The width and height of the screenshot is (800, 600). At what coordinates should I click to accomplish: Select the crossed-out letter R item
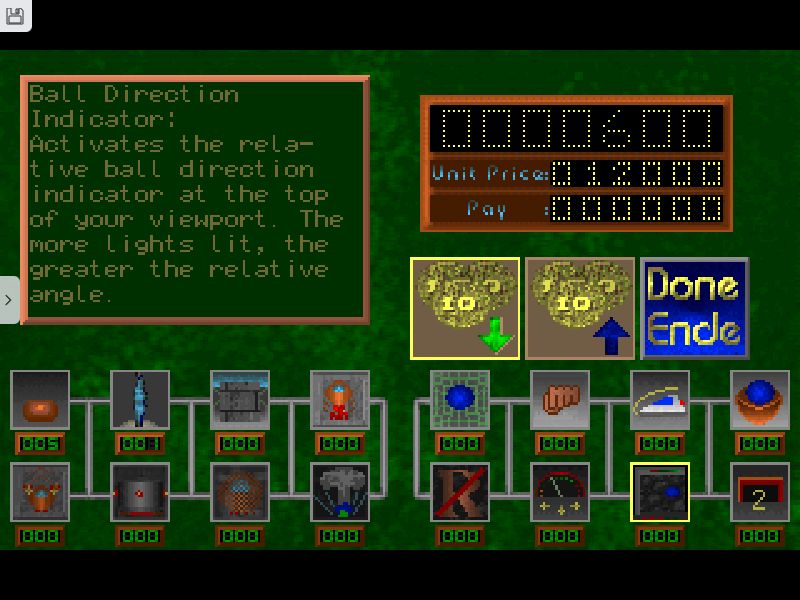click(460, 492)
